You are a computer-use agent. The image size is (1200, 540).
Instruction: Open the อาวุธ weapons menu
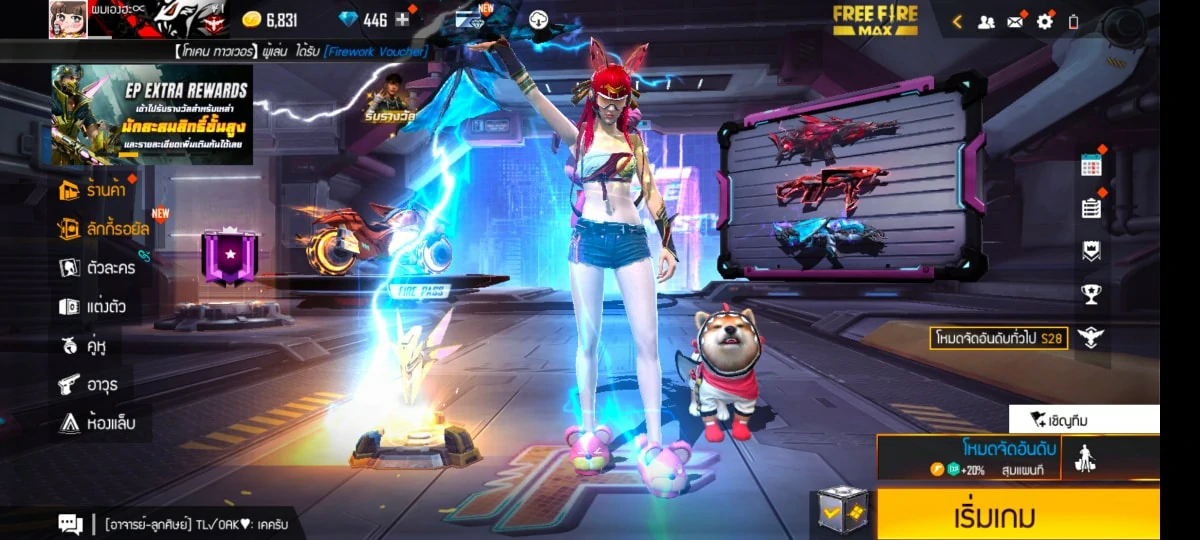coord(88,384)
